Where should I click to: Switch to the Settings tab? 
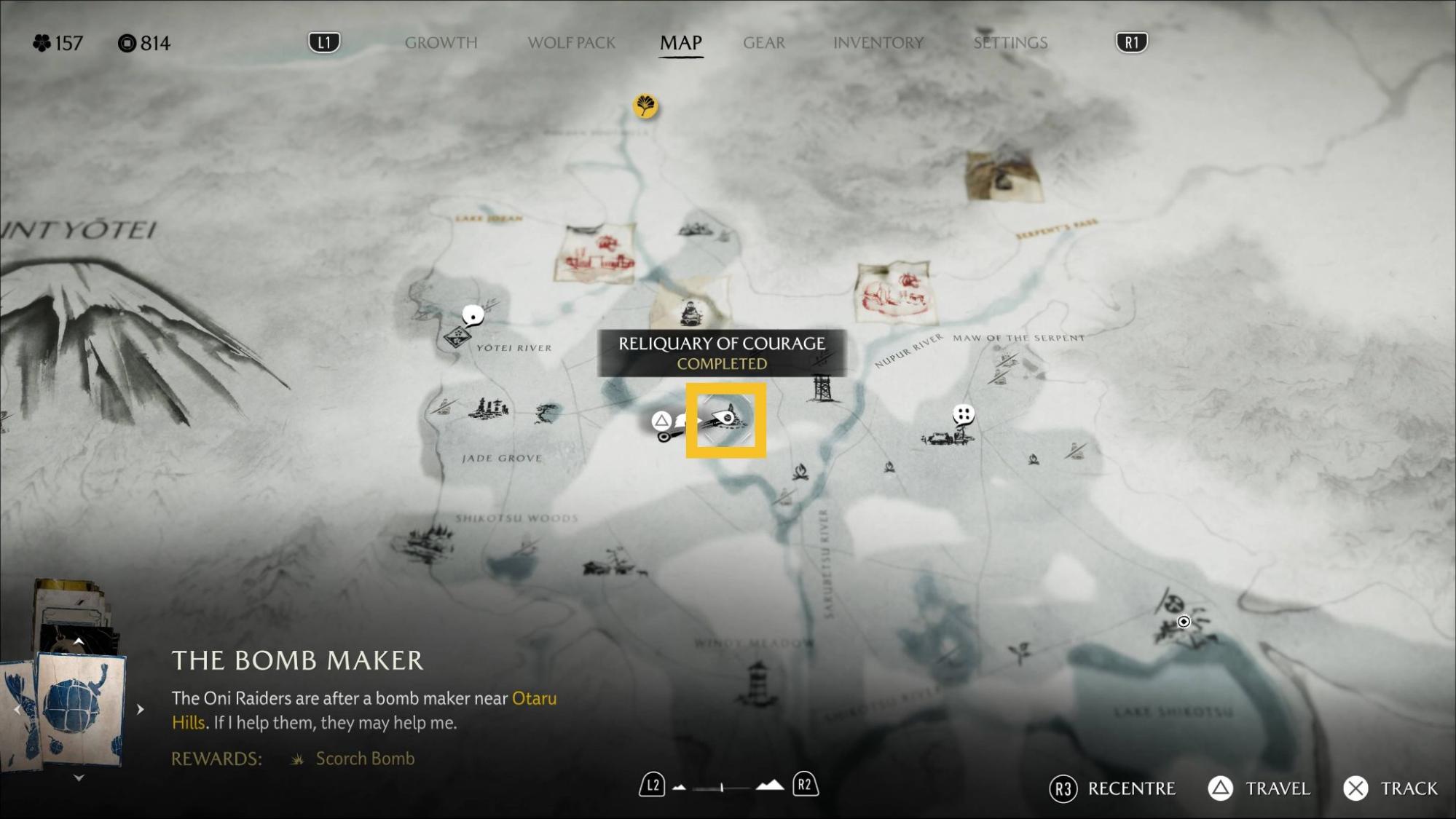(x=1010, y=43)
